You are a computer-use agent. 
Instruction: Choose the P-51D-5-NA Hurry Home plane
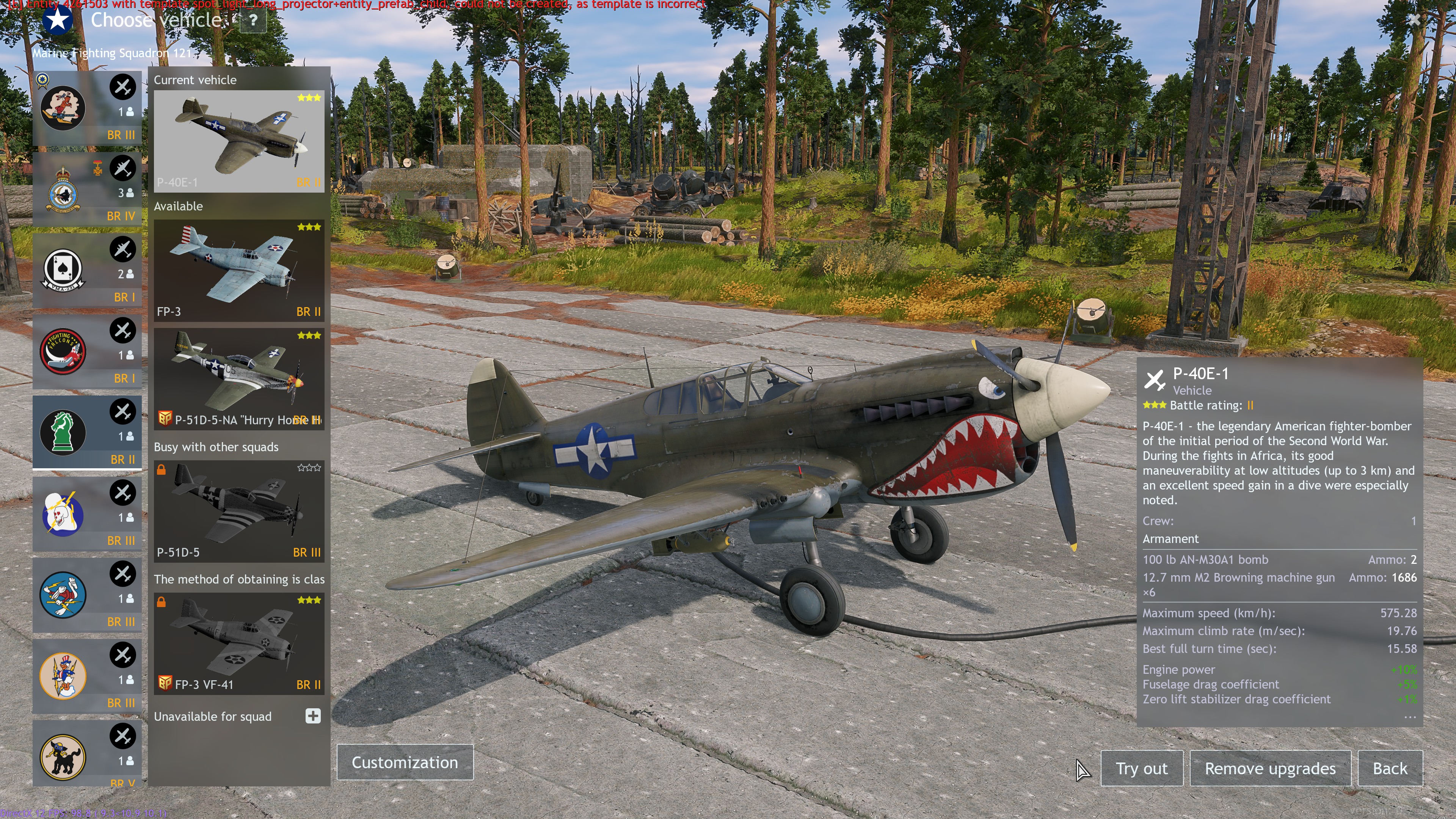click(x=238, y=379)
